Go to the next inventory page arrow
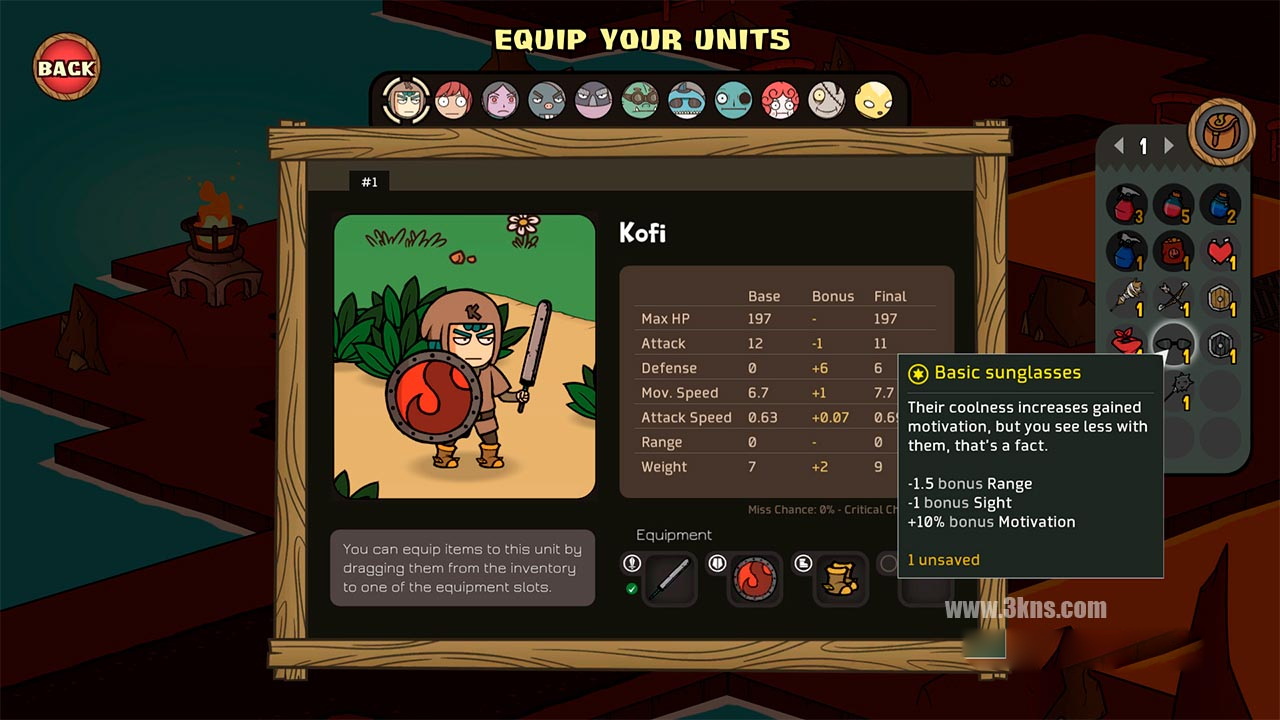 click(x=1169, y=146)
